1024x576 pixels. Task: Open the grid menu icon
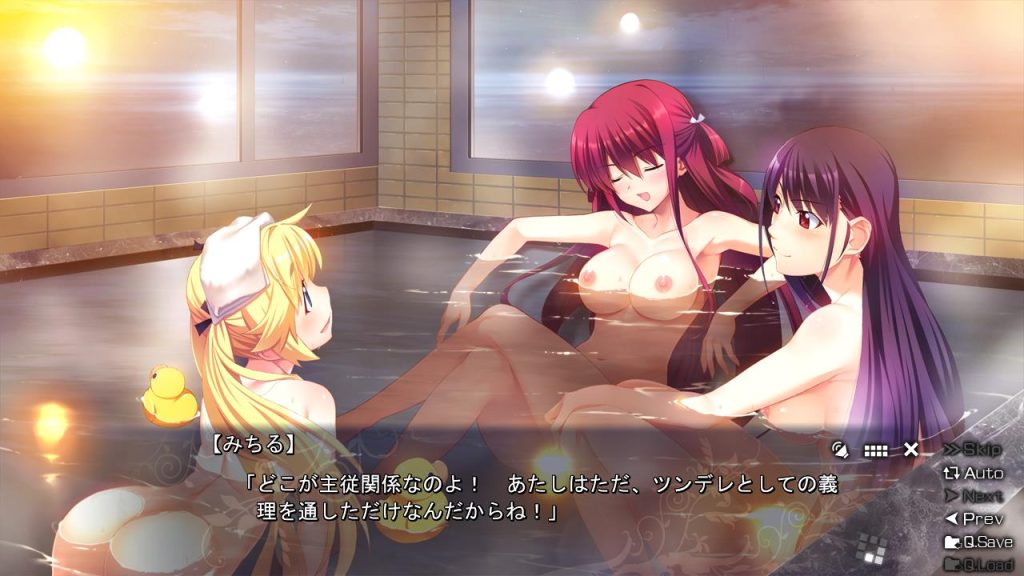[875, 450]
